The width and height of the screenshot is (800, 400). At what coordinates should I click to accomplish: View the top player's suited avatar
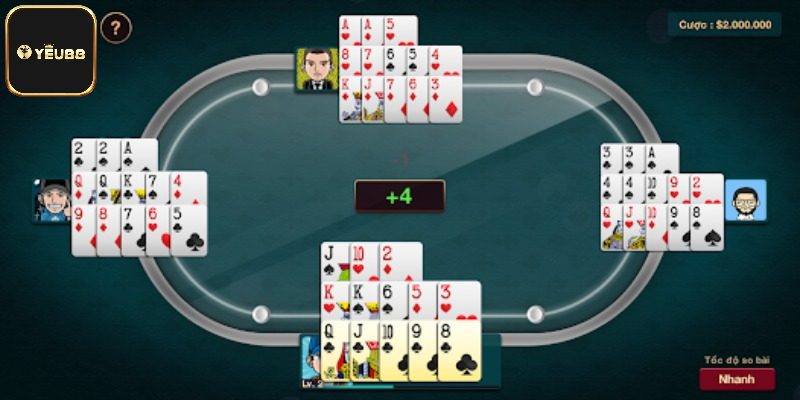coord(315,69)
